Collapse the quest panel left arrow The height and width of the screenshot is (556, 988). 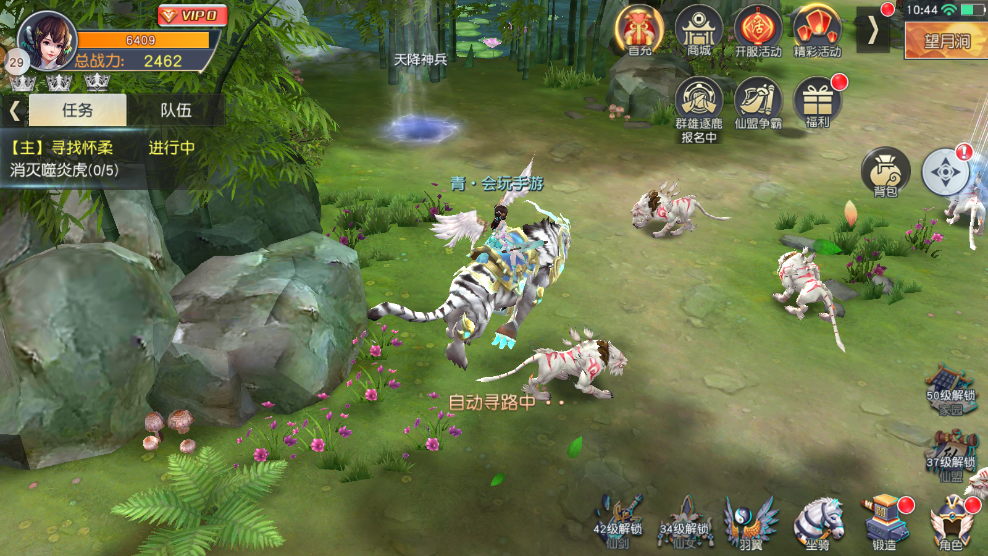15,110
